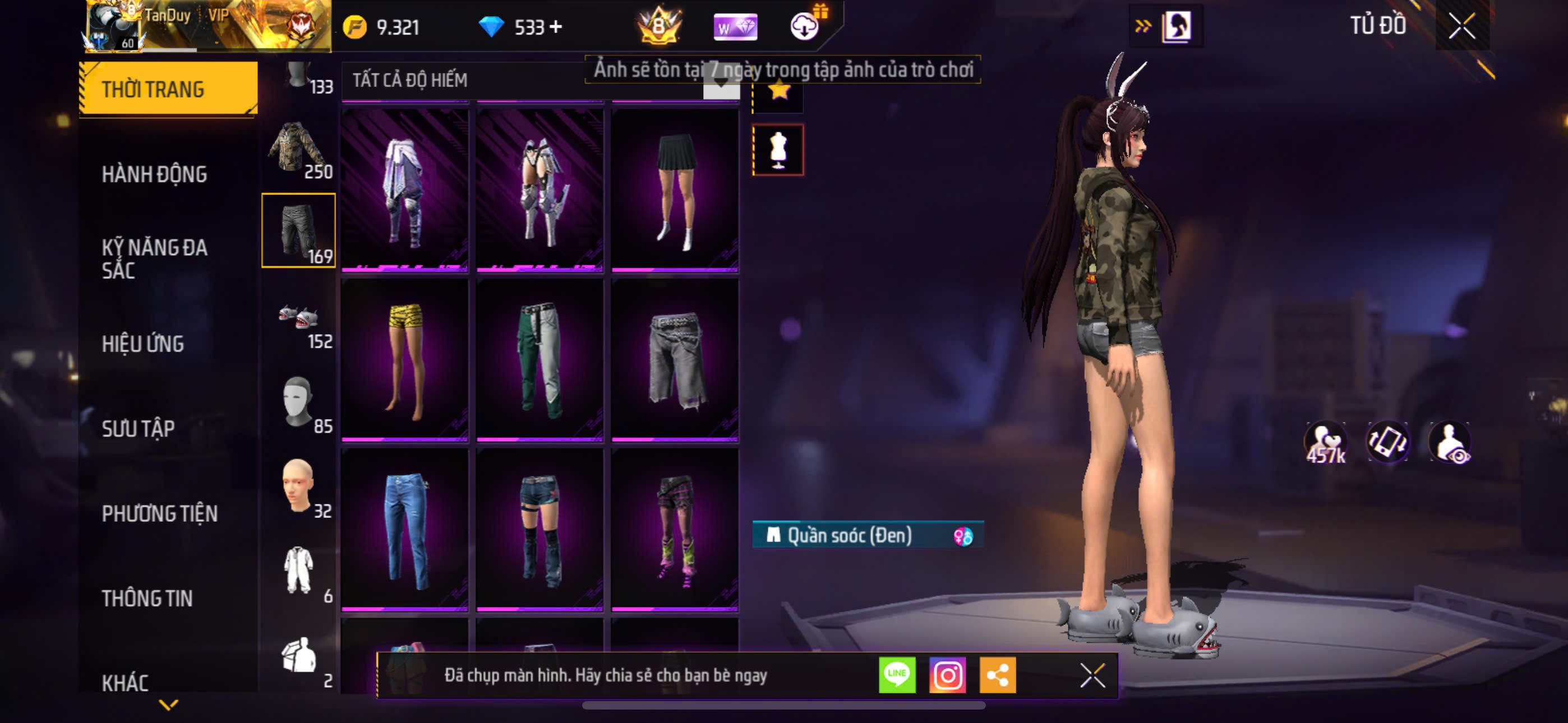
Task: Go to the SƯU TẬP tab
Action: tap(138, 428)
